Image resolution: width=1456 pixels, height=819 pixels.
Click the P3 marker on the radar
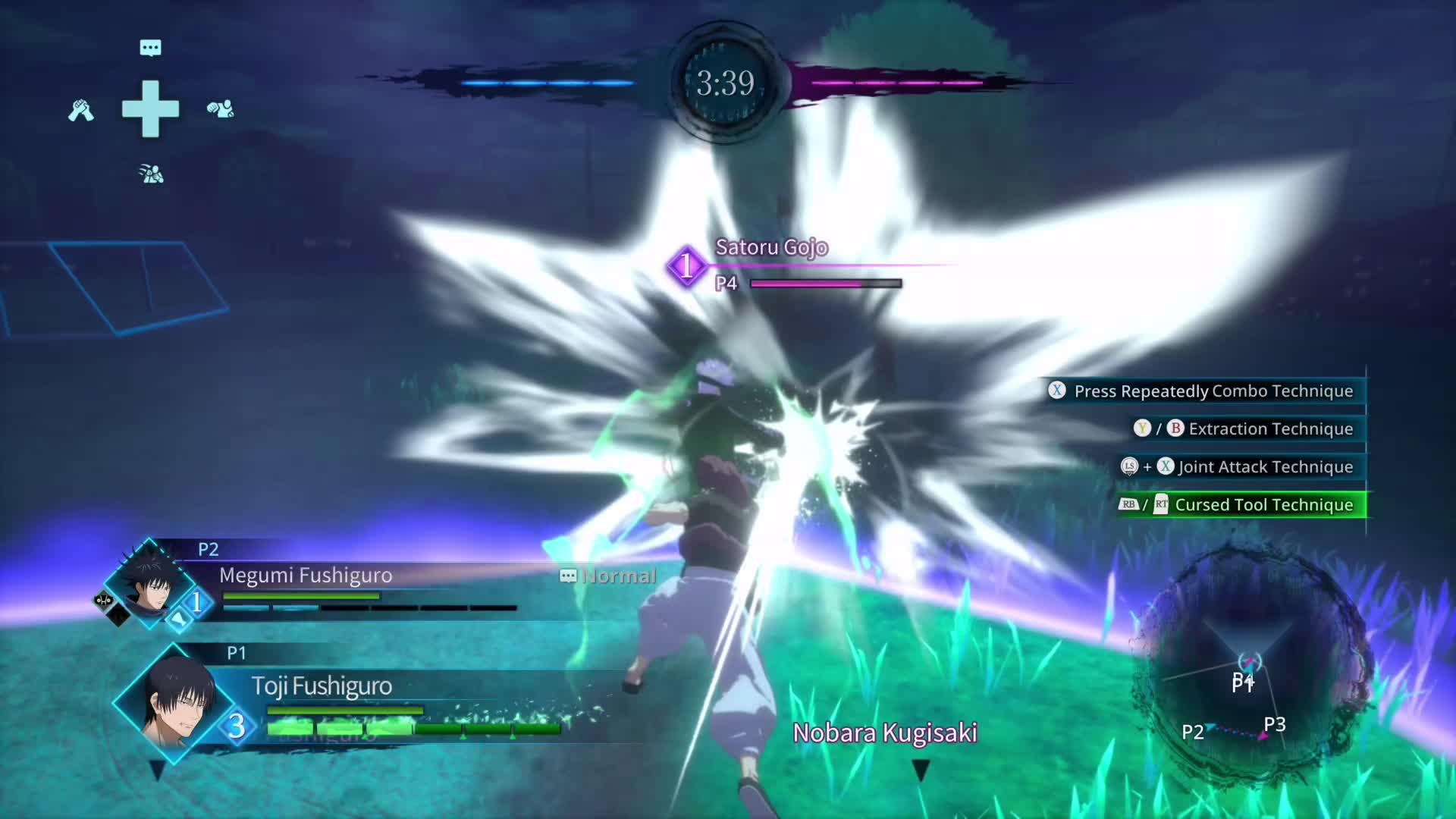coord(1274,725)
